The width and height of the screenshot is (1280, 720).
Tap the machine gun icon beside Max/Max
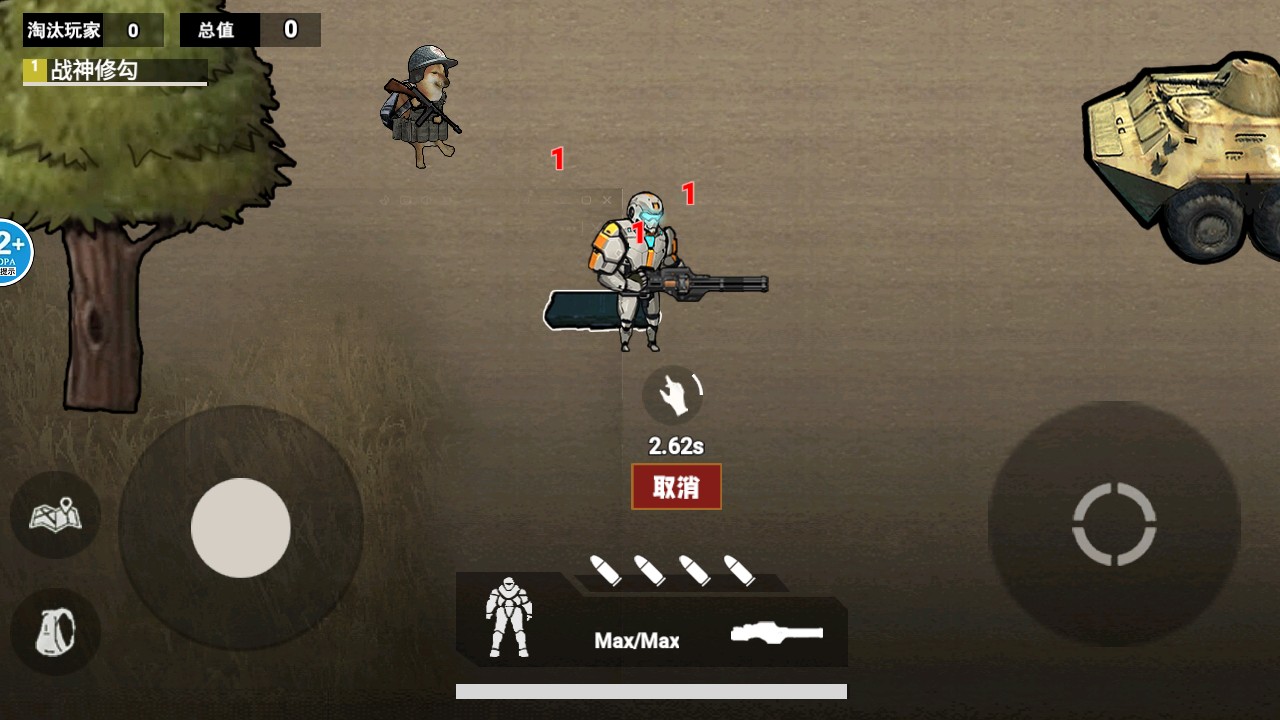779,631
